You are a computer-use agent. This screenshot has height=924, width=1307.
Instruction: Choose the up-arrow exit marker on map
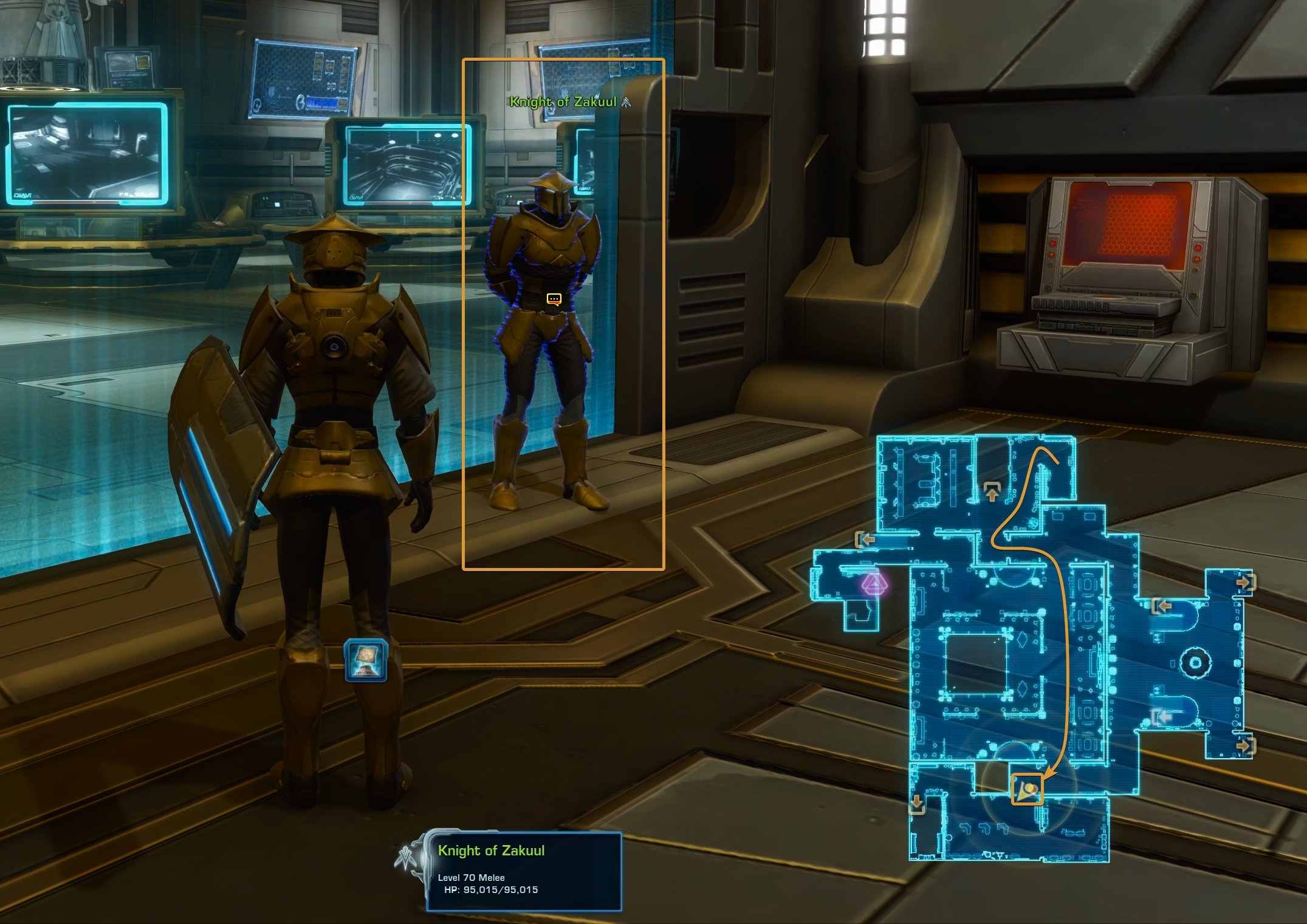pyautogui.click(x=992, y=491)
